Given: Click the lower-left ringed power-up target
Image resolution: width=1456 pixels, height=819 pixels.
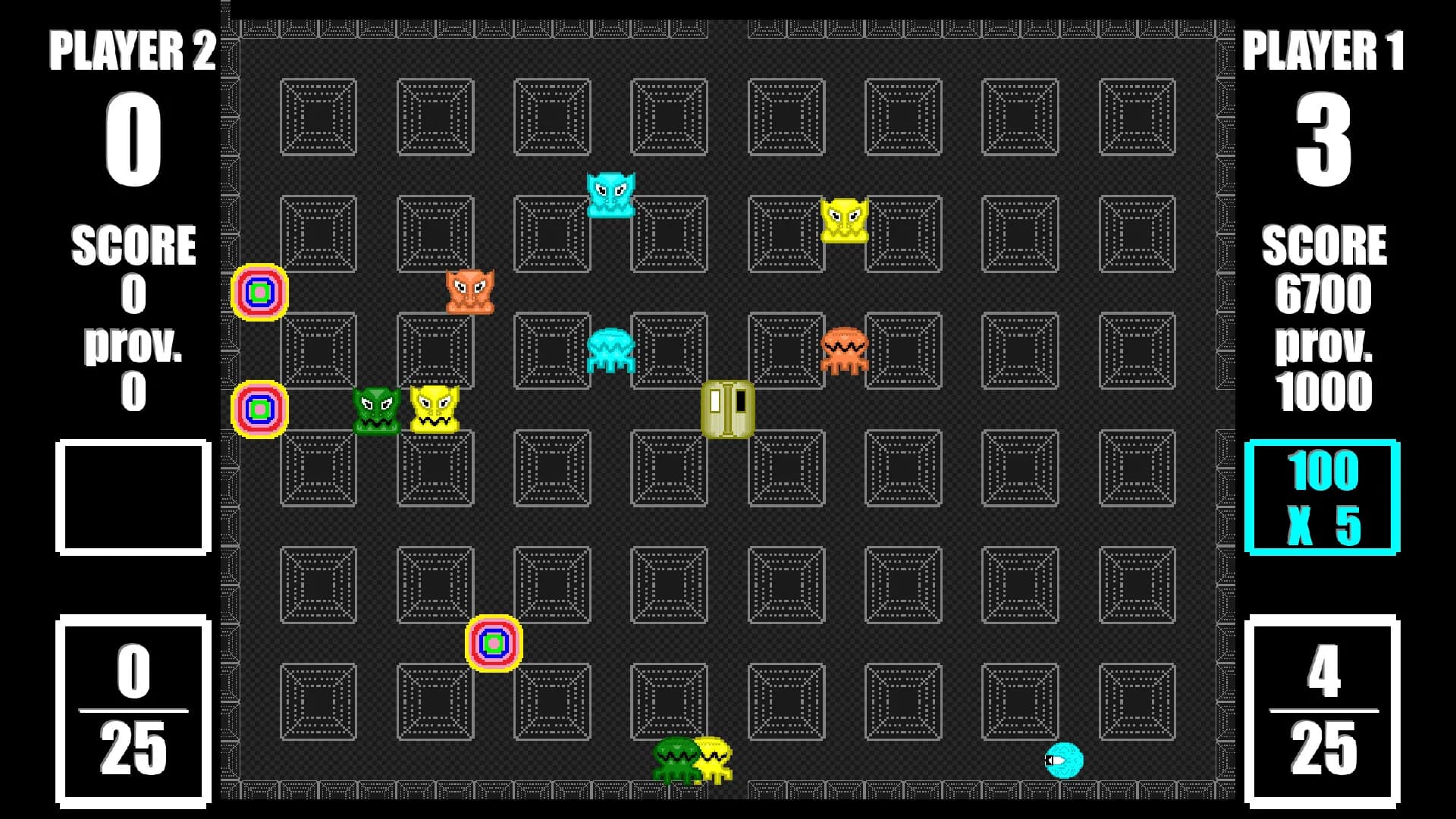Looking at the screenshot, I should coord(259,410).
